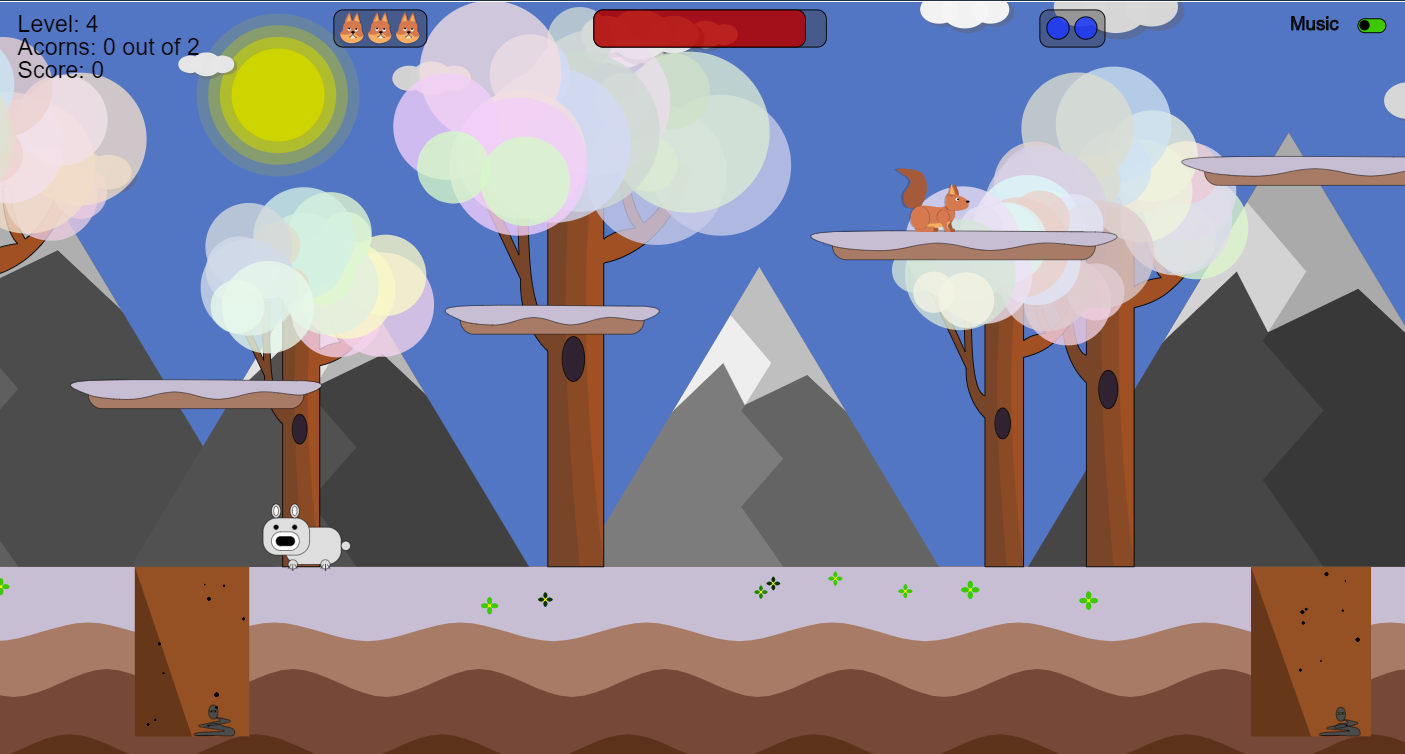Toggle the Music switch

(x=1371, y=26)
